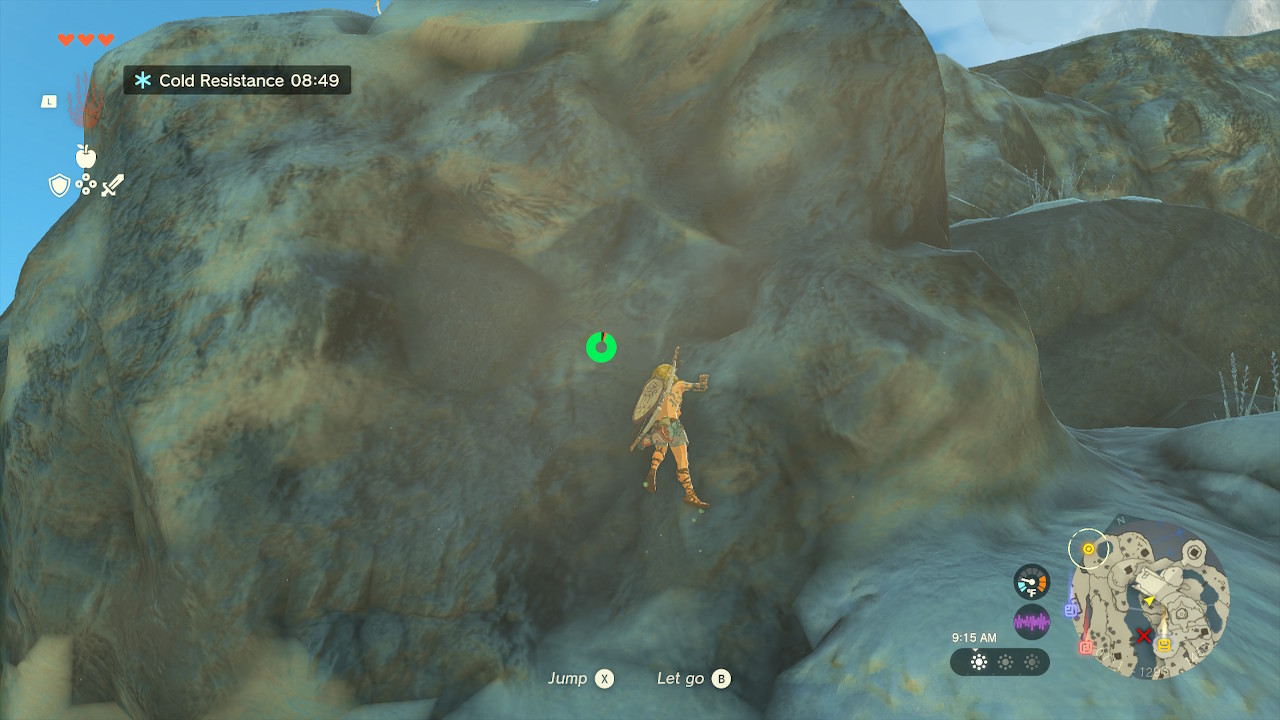This screenshot has width=1280, height=720.
Task: Click the purple noise level meter
Action: pos(1031,620)
